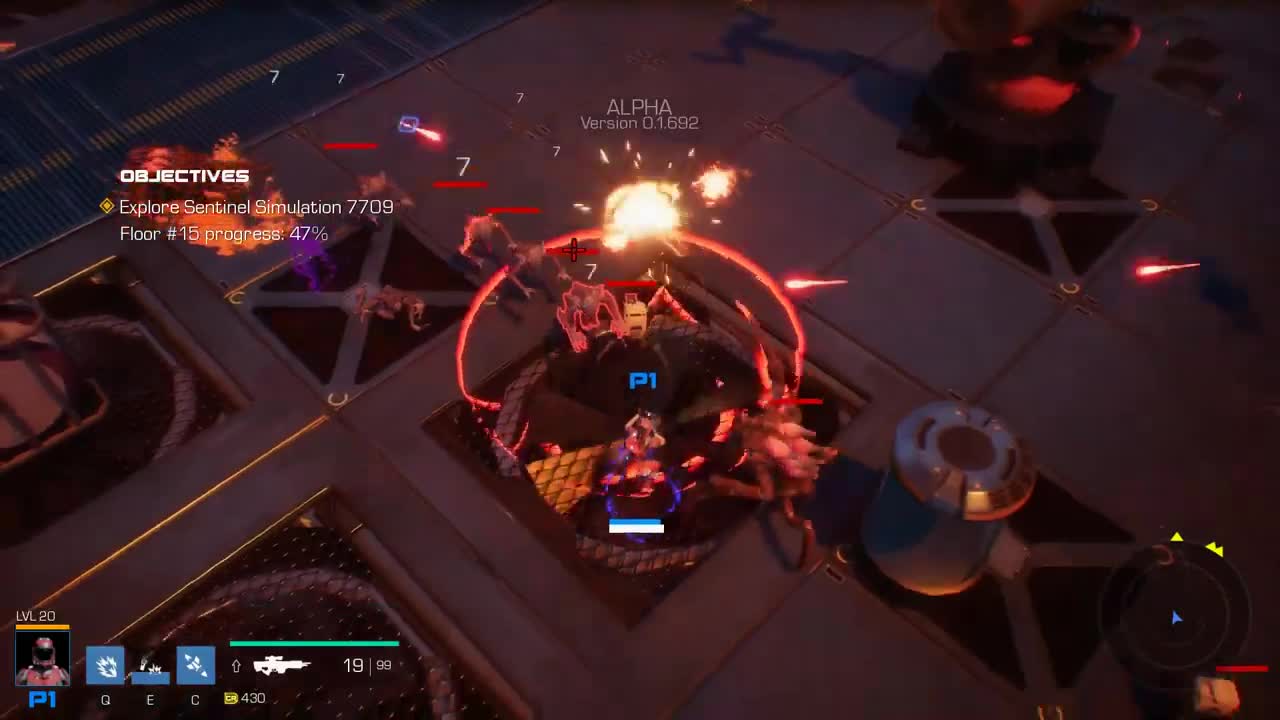
Task: Click the ALPHA Version 0.1.692 label
Action: (x=639, y=113)
